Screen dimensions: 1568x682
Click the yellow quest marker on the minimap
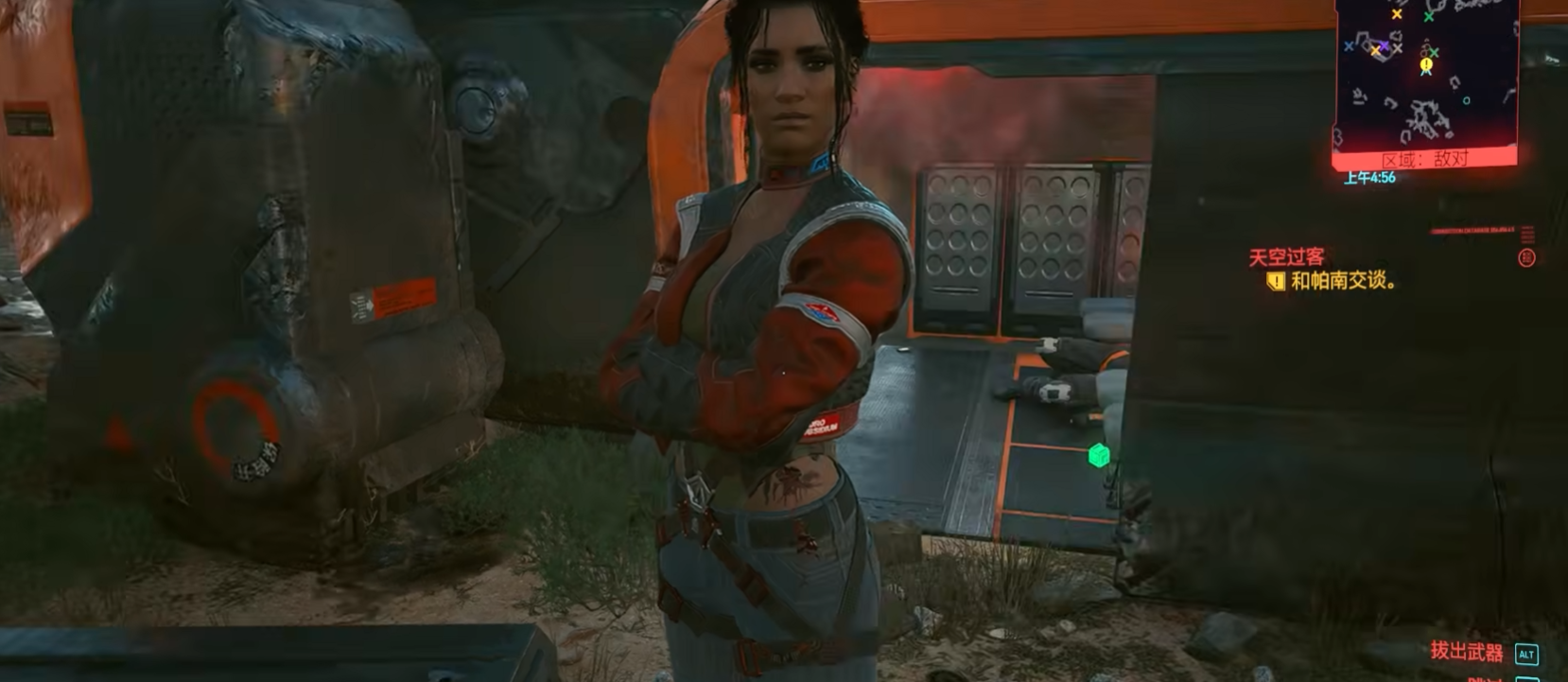pyautogui.click(x=1426, y=64)
